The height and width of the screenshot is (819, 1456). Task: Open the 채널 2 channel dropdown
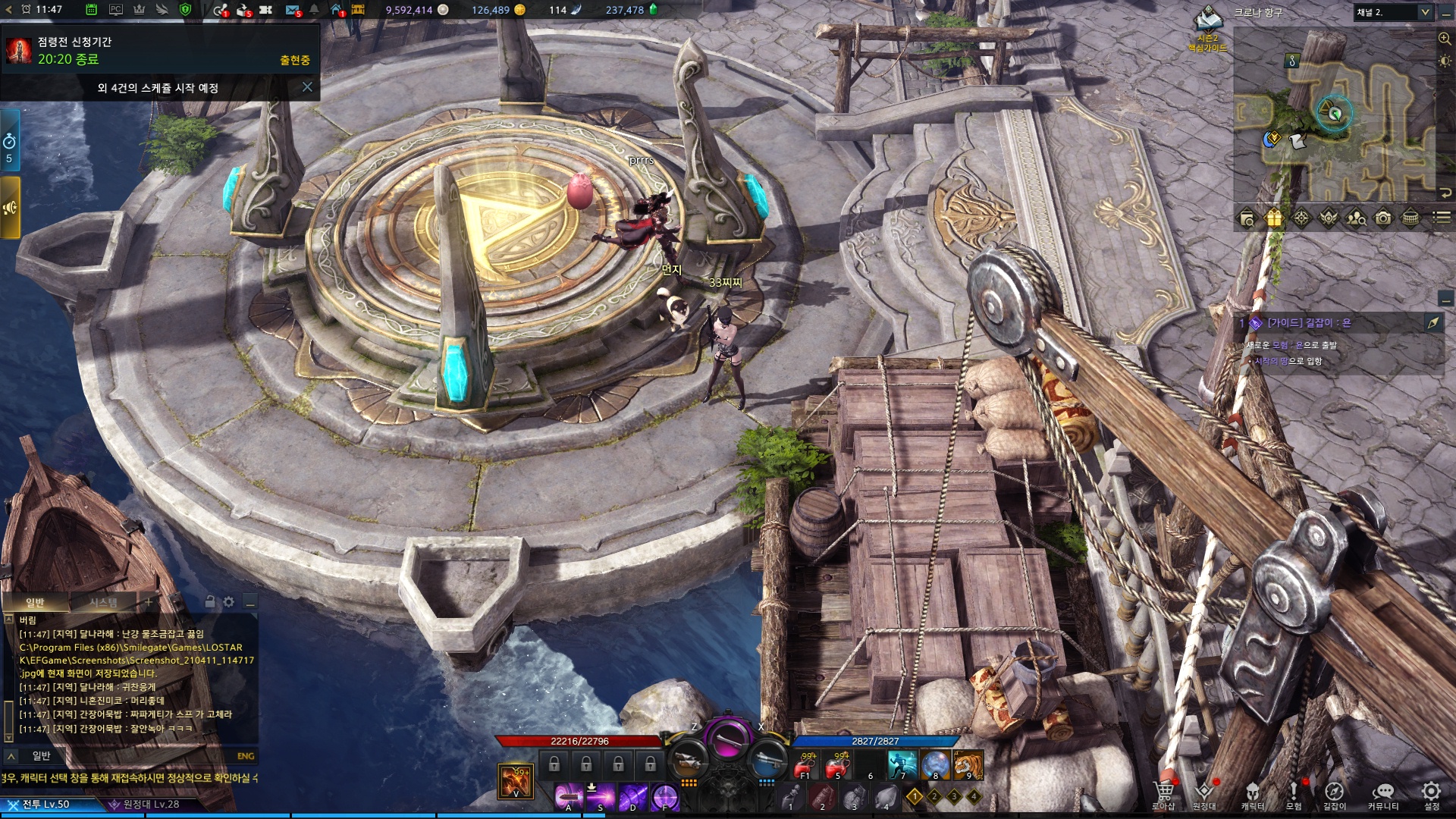(1392, 12)
